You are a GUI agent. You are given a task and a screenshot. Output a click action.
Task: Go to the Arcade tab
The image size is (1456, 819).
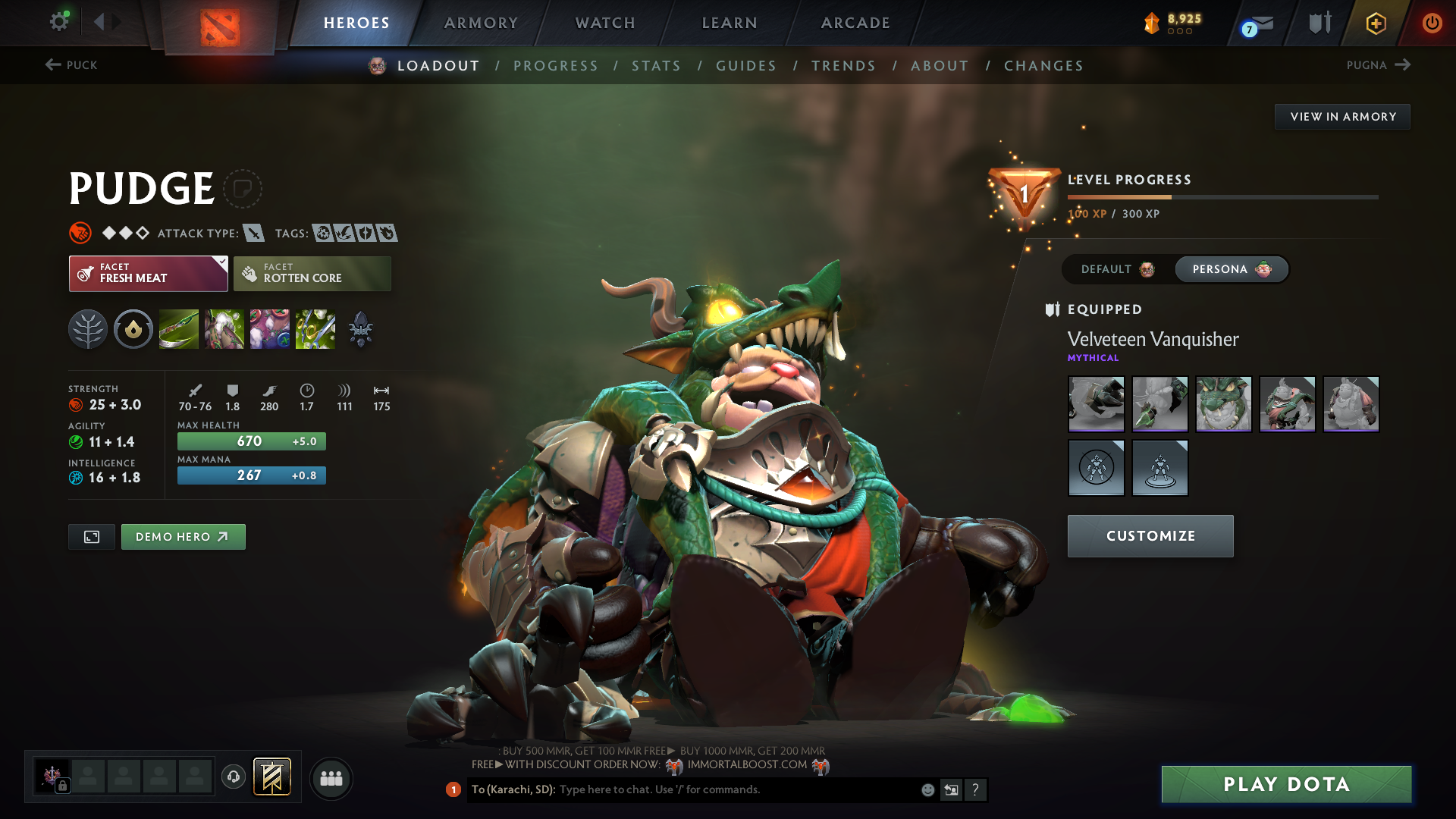pos(855,23)
